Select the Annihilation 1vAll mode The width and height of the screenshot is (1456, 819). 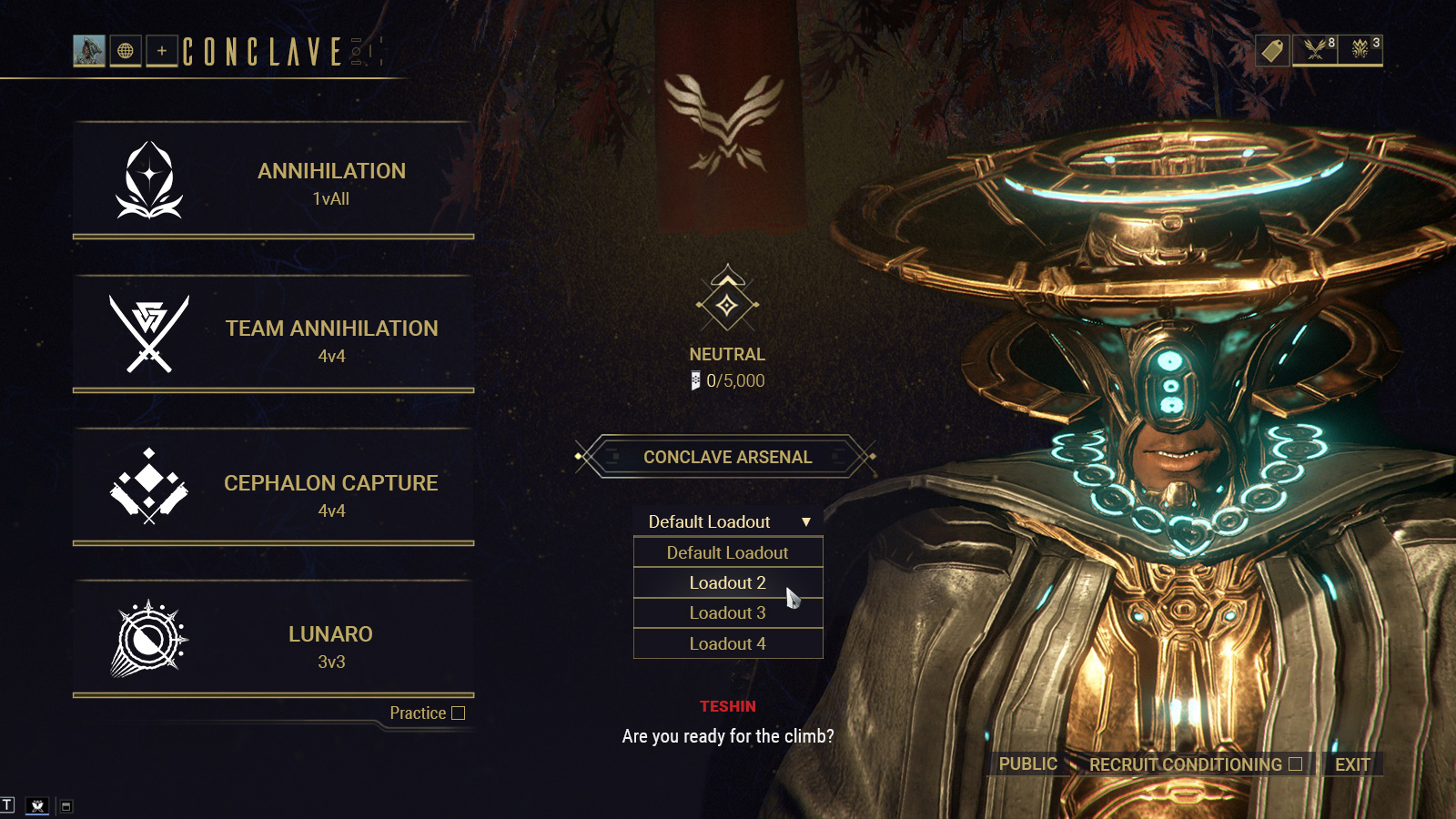tap(273, 181)
